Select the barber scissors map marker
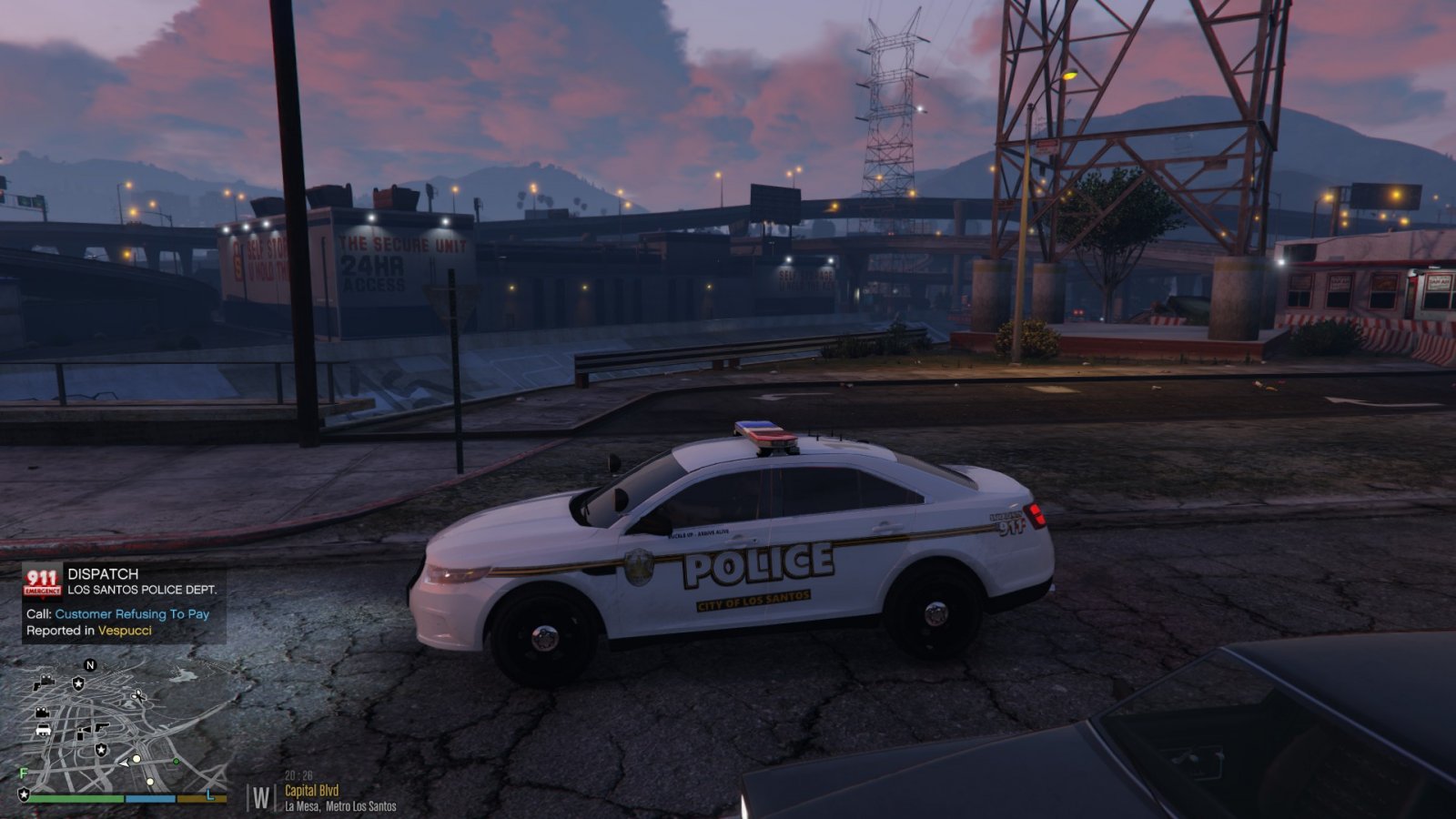 pos(137,695)
